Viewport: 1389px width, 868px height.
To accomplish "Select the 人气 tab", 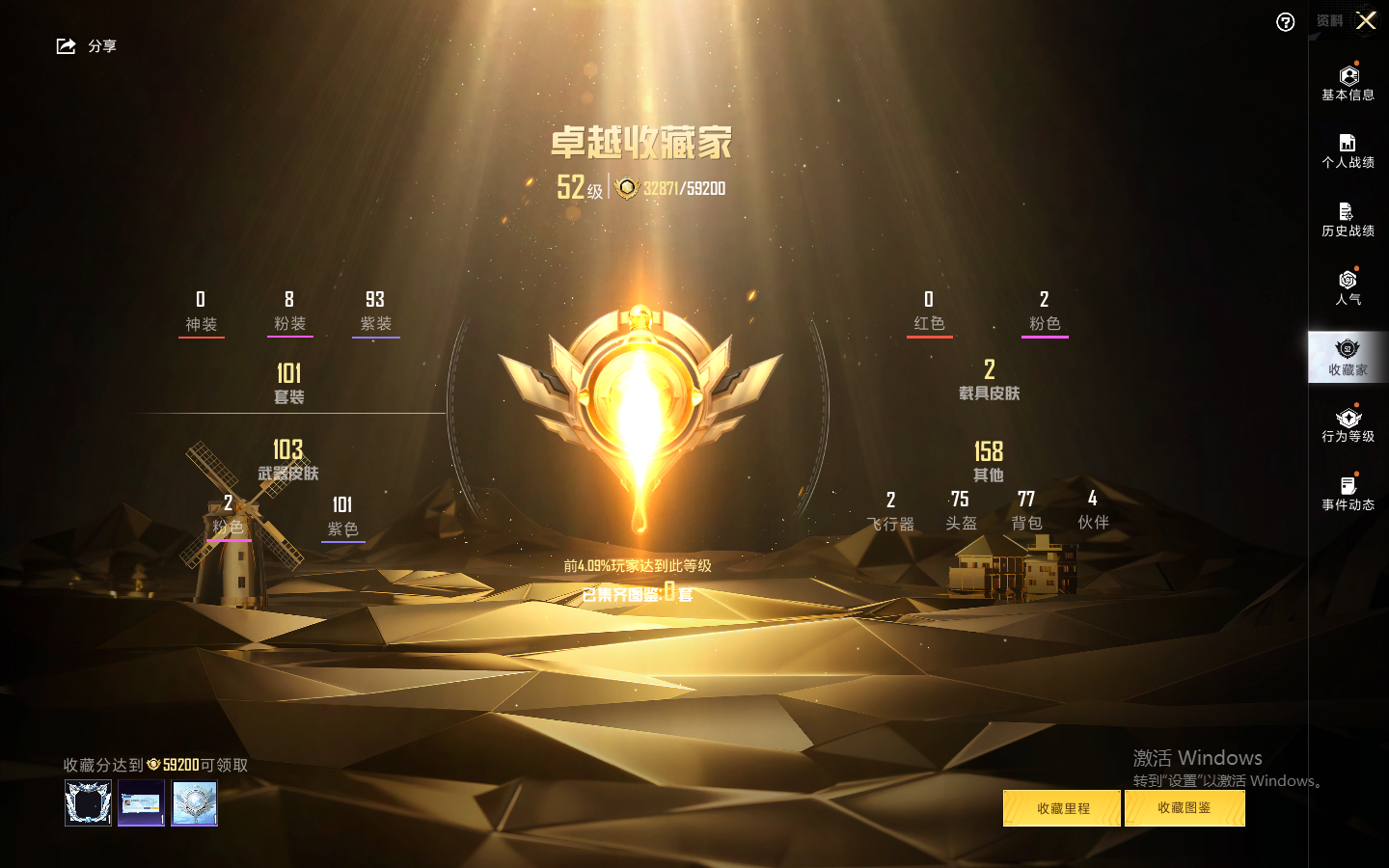I will [1348, 288].
